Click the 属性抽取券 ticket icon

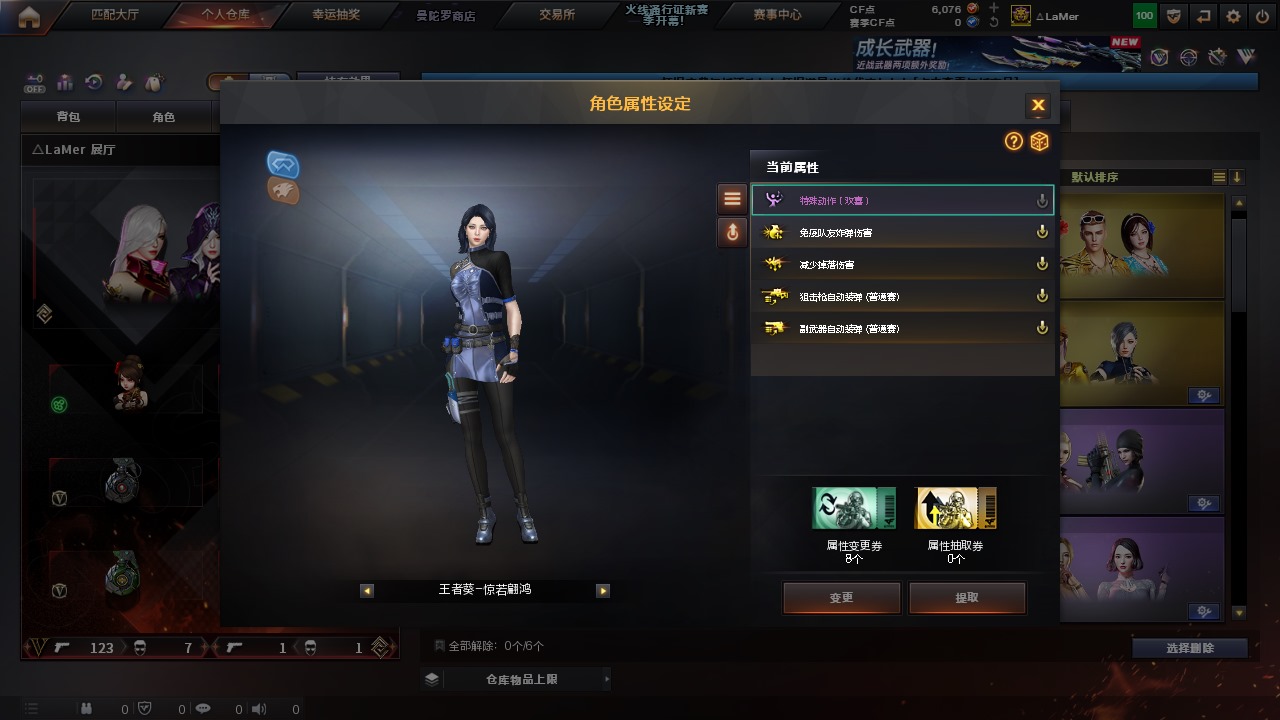956,509
